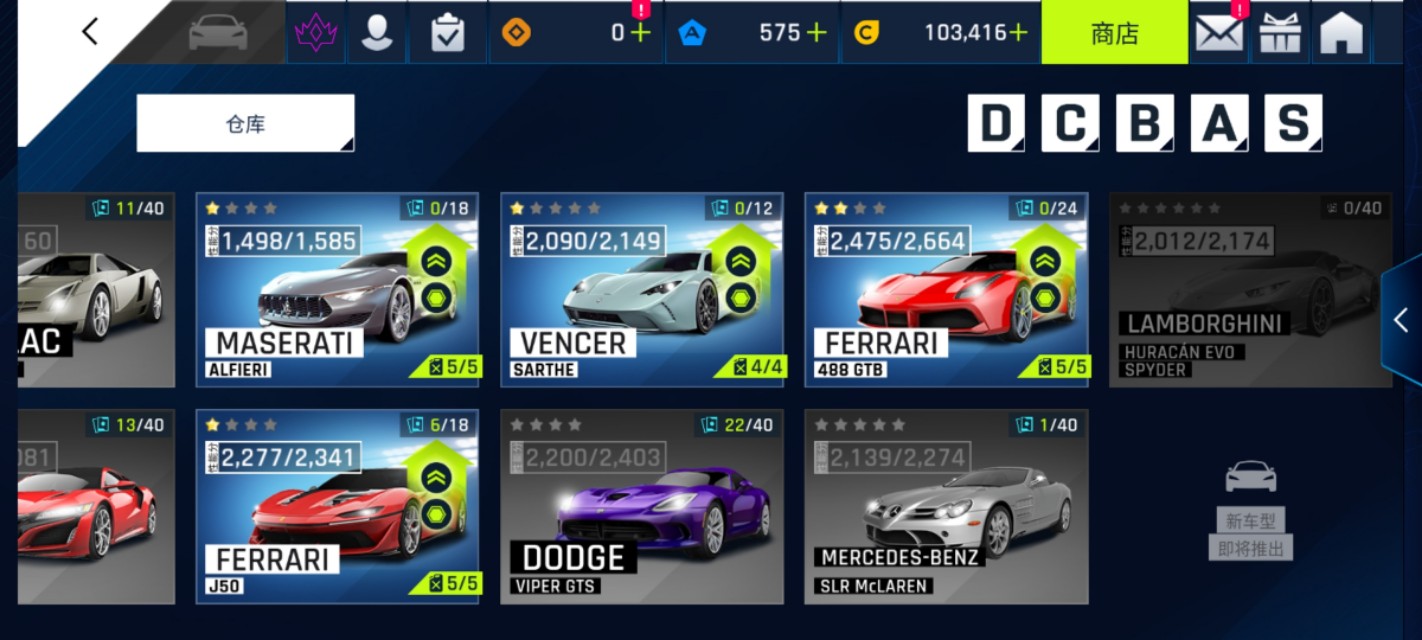Viewport: 1422px width, 640px height.
Task: Filter cars by class S
Action: coord(1293,124)
